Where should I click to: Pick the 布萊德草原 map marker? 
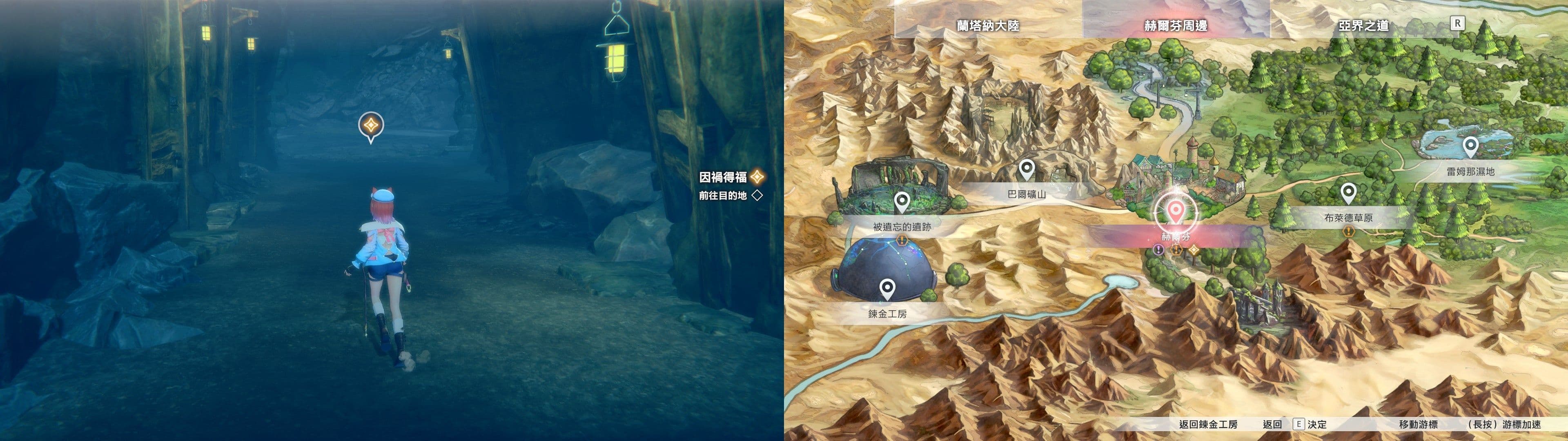(x=1348, y=194)
